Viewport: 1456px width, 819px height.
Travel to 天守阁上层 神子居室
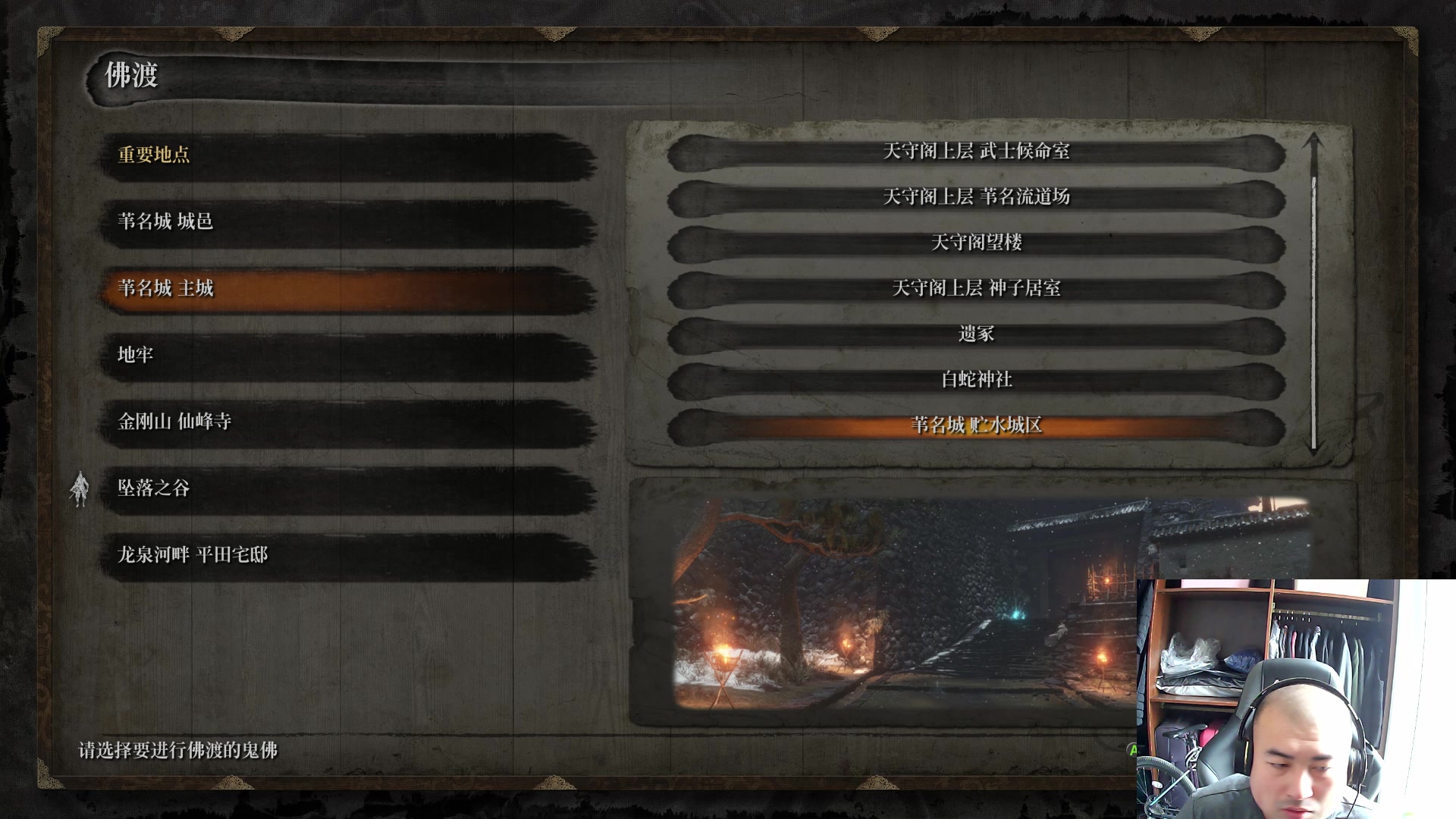pos(976,288)
